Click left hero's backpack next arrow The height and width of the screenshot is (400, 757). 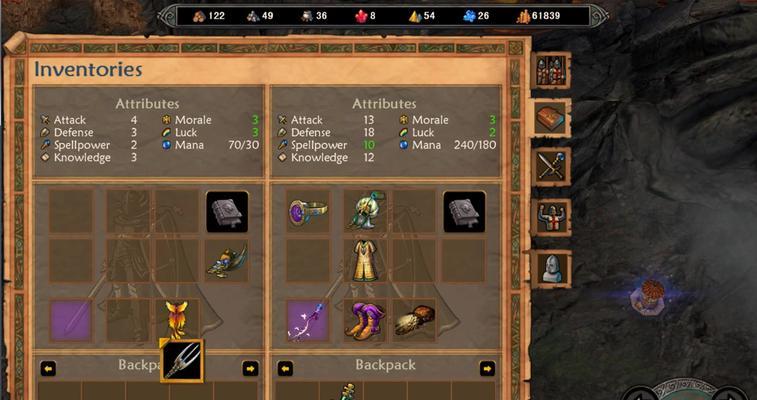[x=250, y=368]
